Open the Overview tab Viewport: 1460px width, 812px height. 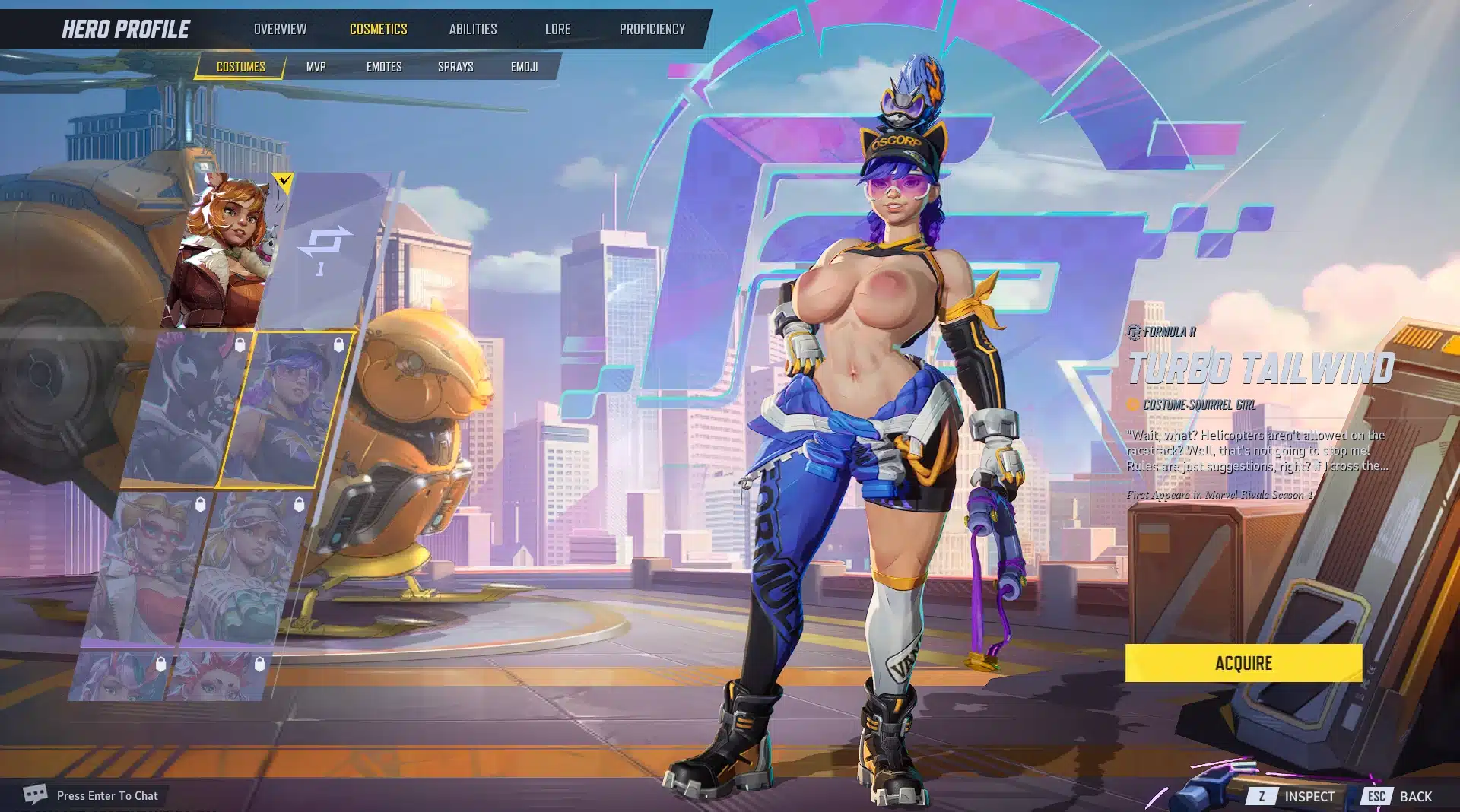(280, 29)
